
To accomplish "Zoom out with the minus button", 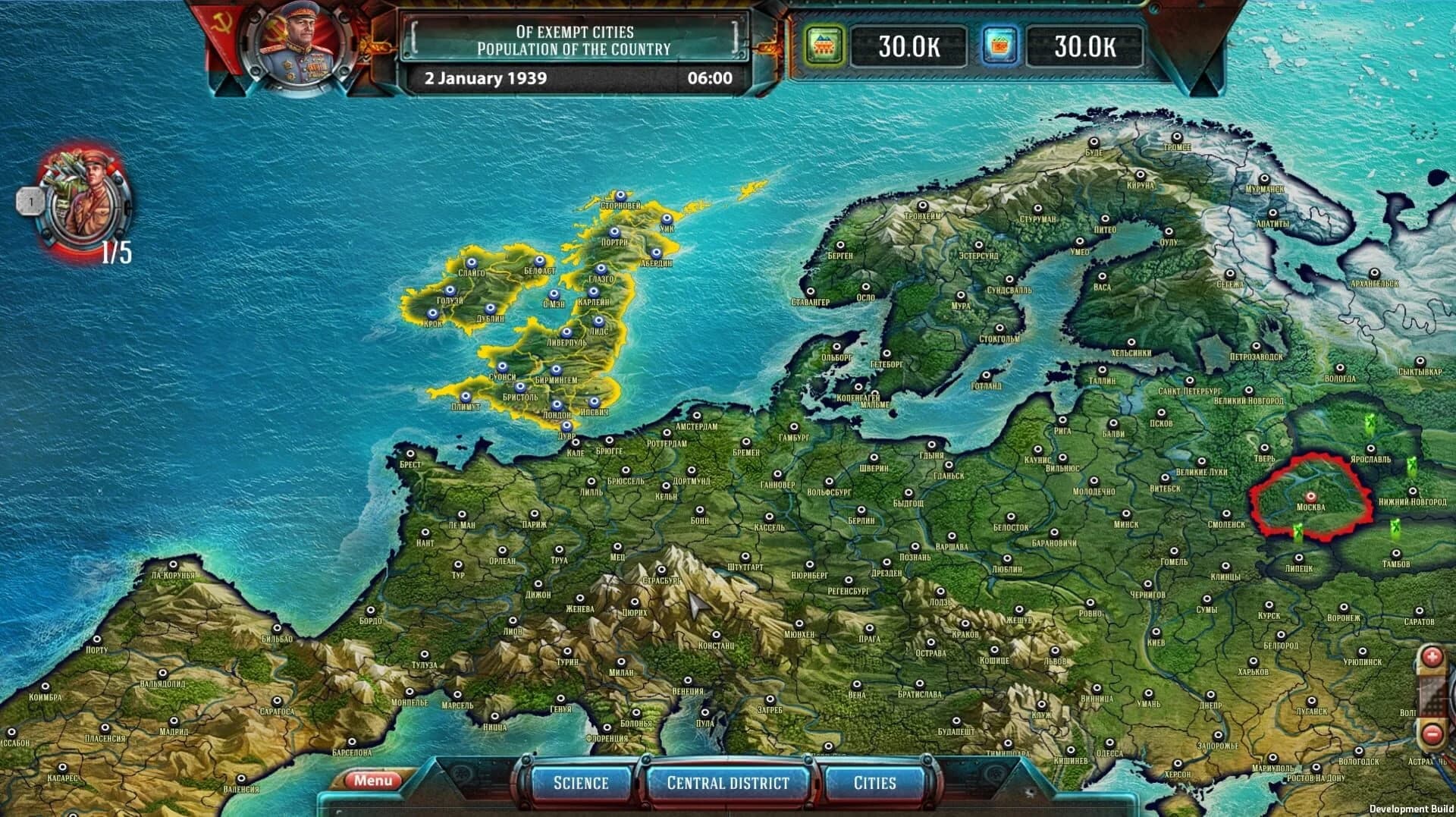I will coord(1432,732).
